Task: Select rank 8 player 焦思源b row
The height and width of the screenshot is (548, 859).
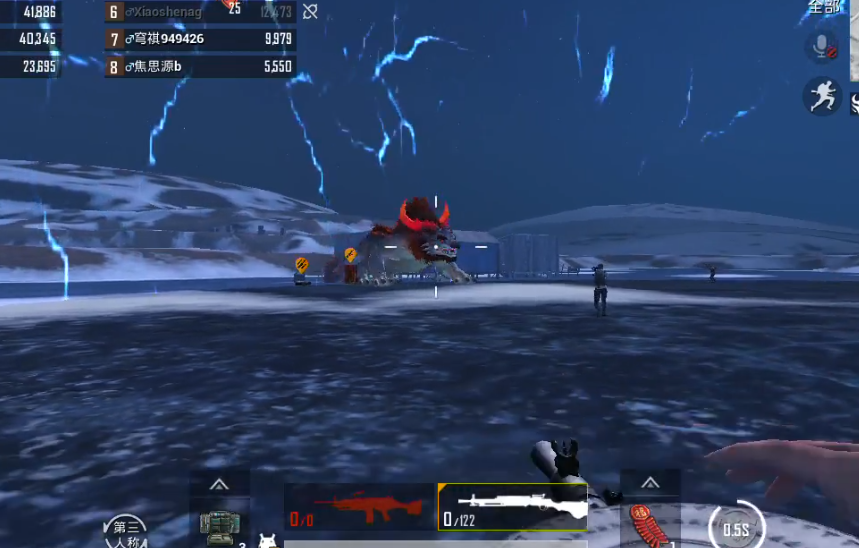Action: (200, 67)
